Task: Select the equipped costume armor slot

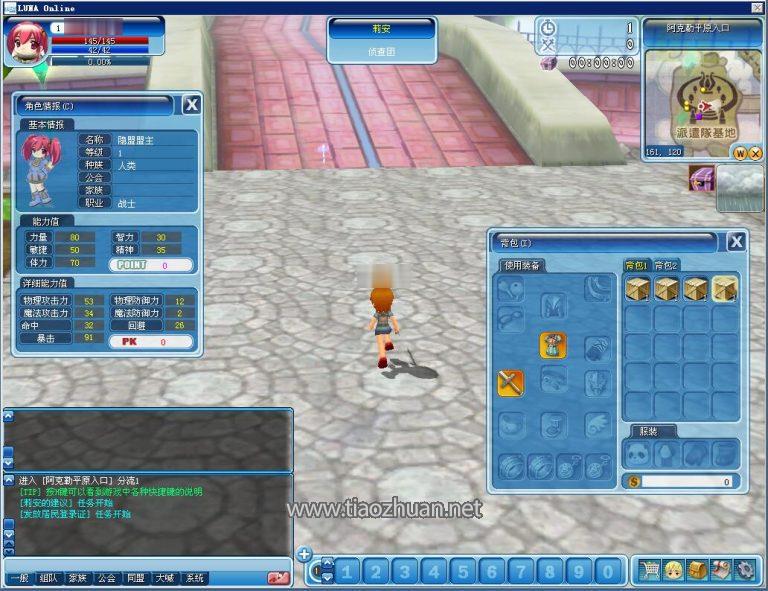Action: click(x=553, y=345)
